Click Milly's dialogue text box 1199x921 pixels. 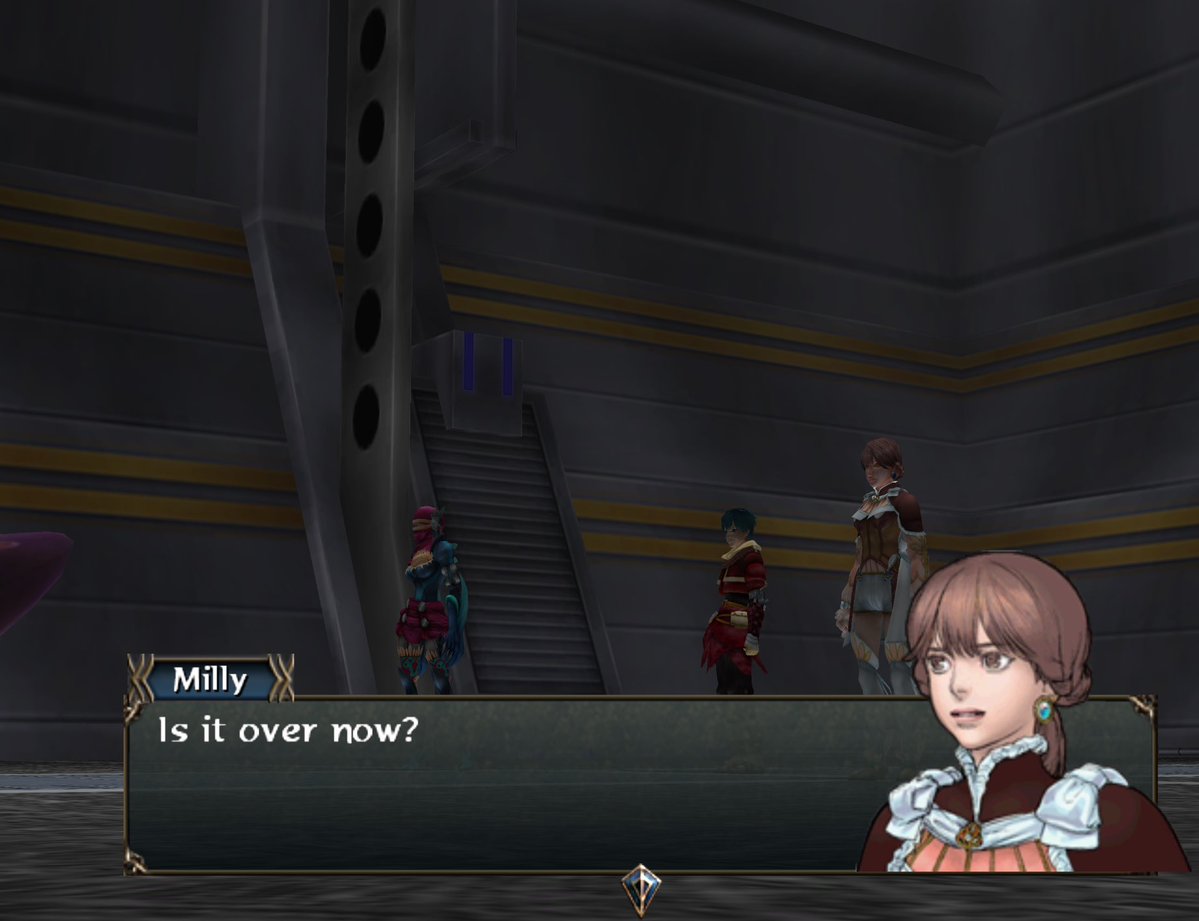500,785
